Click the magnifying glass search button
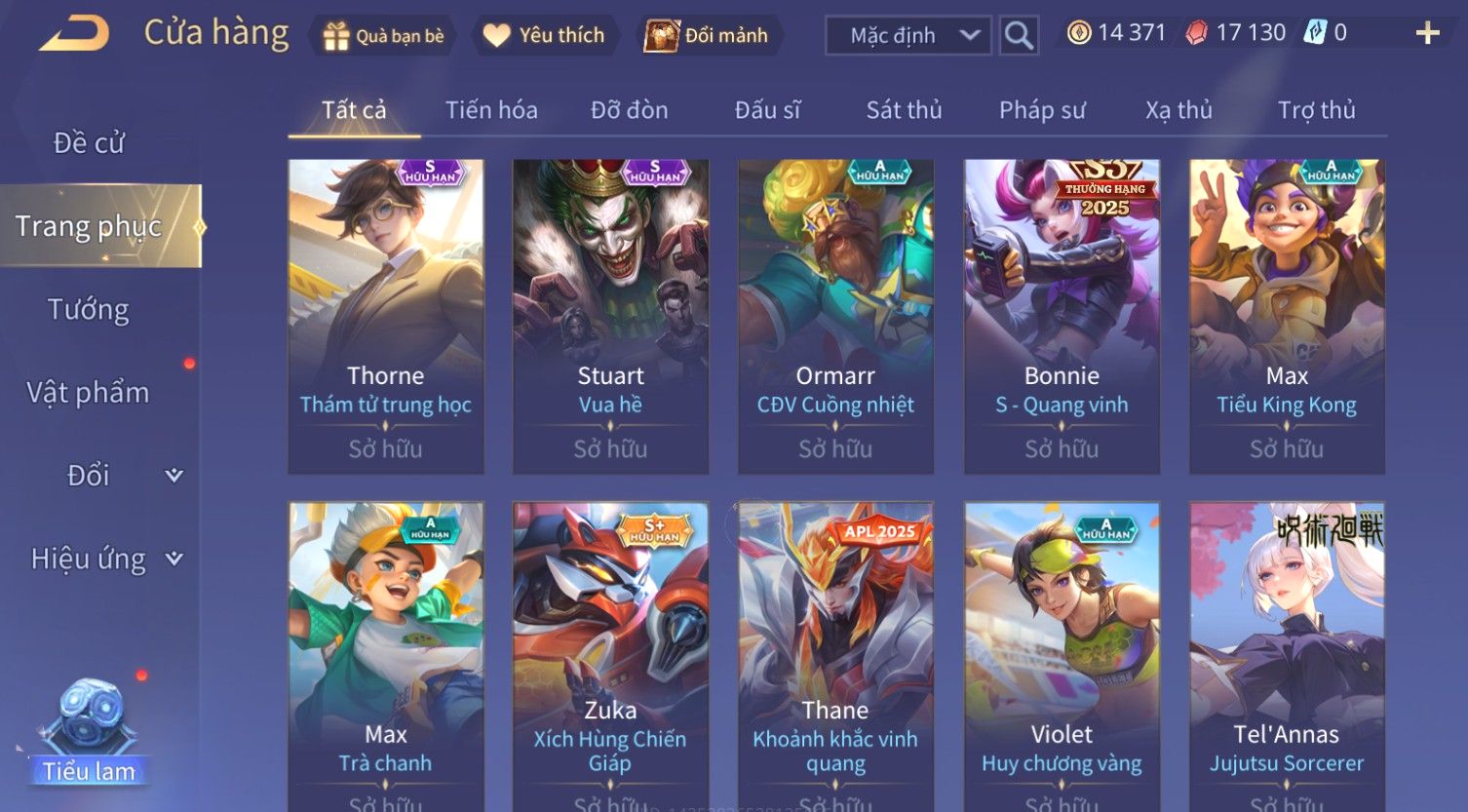This screenshot has height=812, width=1468. point(1019,36)
